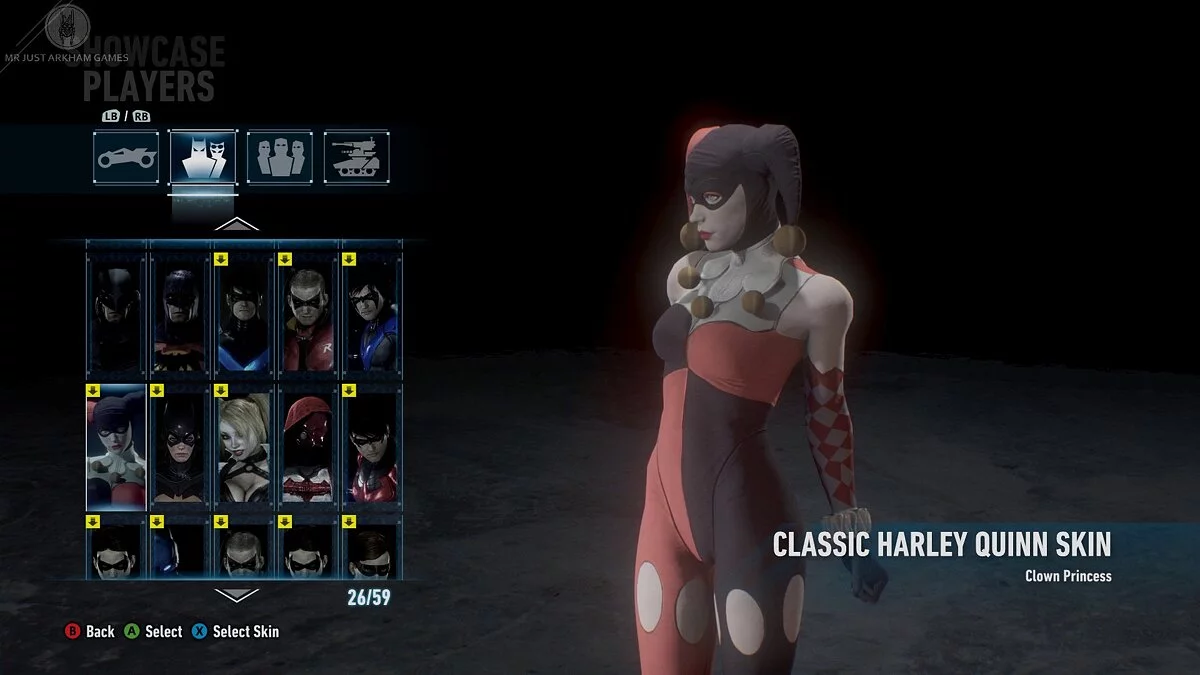Viewport: 1200px width, 675px height.
Task: Click the down arrow below the character grid
Action: click(x=237, y=594)
